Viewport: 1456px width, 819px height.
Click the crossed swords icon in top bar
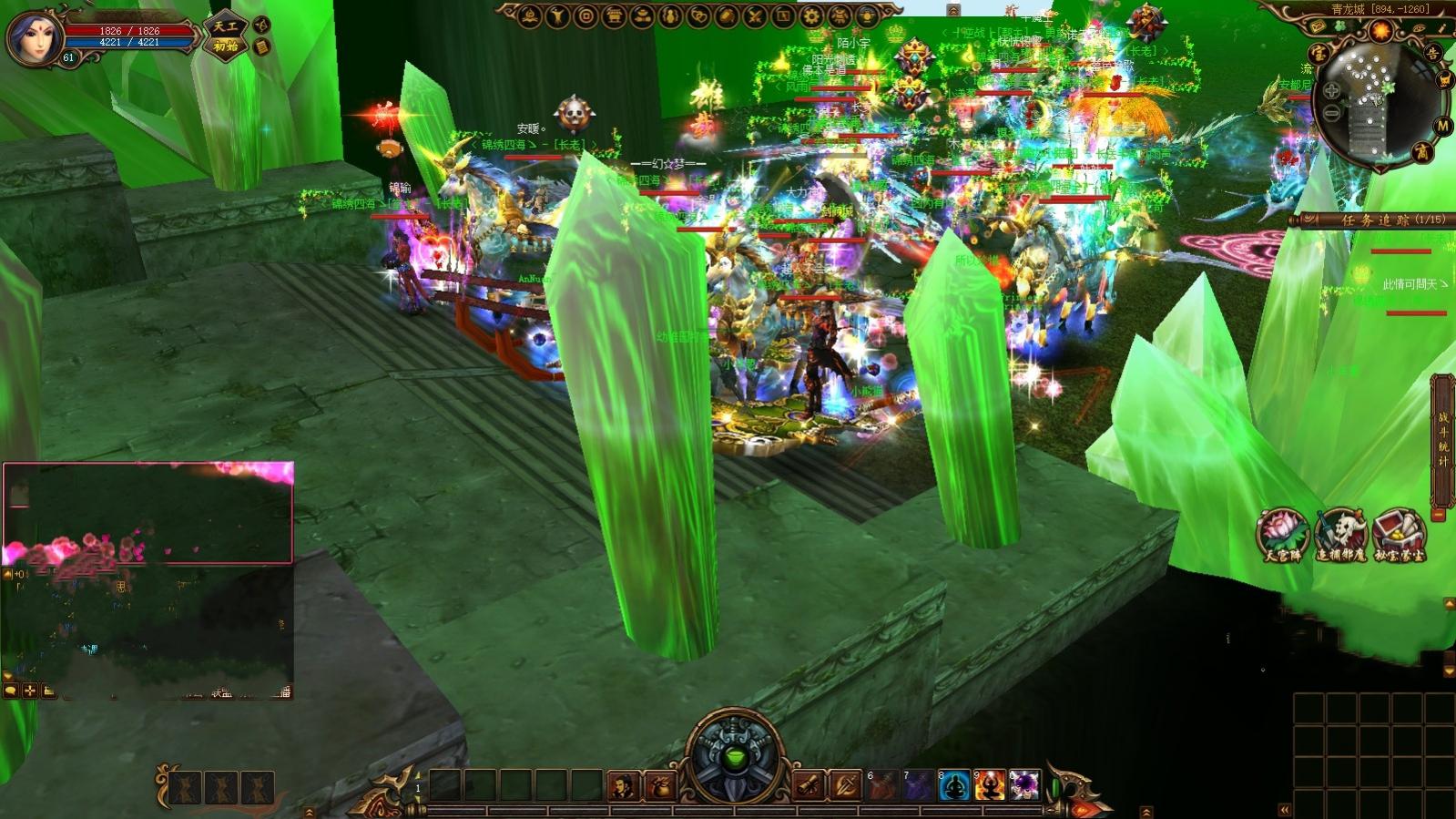click(x=755, y=15)
